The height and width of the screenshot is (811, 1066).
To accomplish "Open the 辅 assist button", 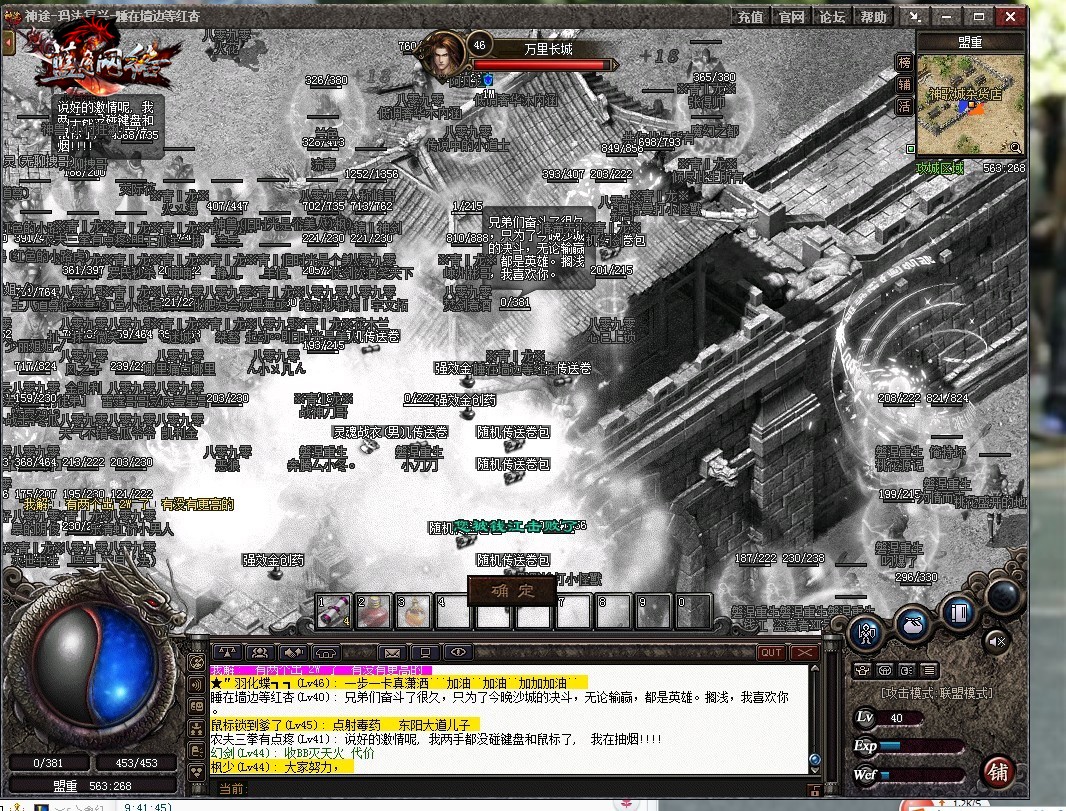I will (x=904, y=84).
